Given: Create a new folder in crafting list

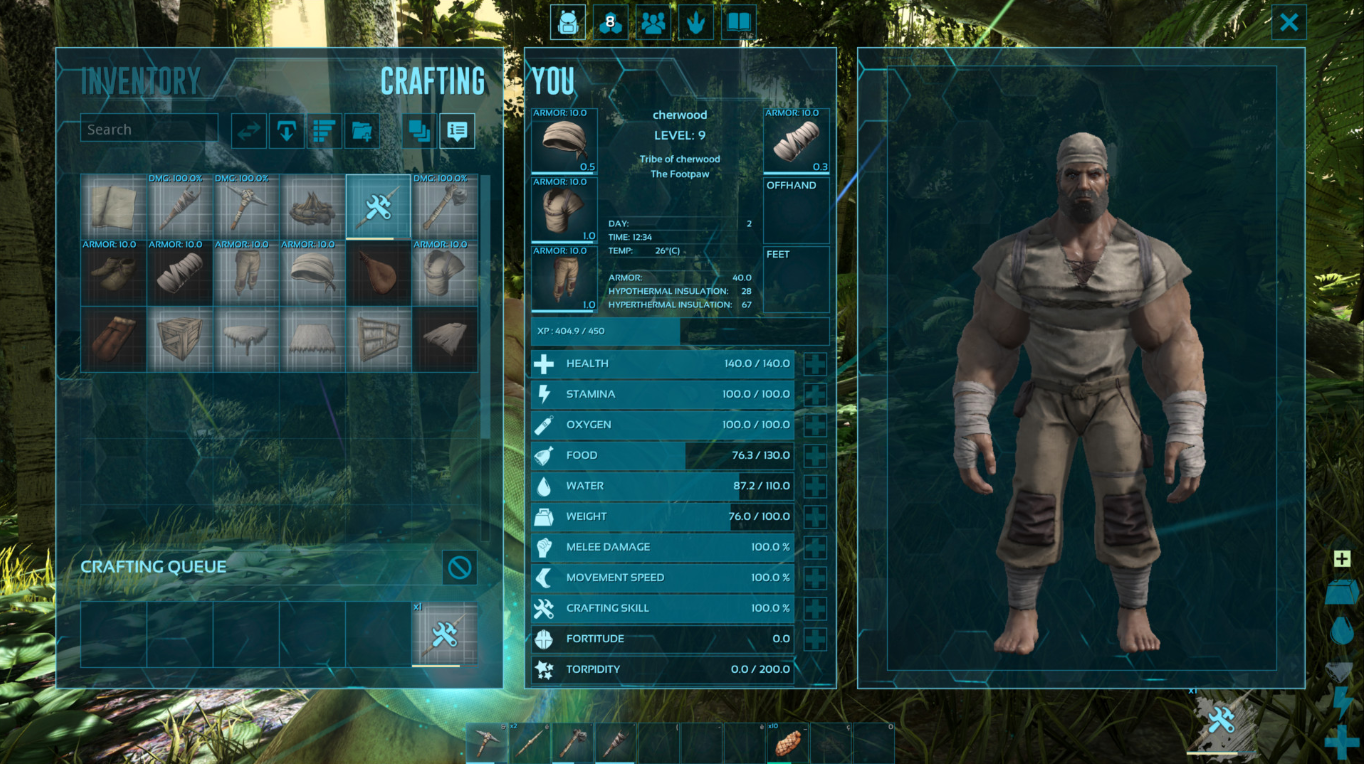Looking at the screenshot, I should click(361, 130).
